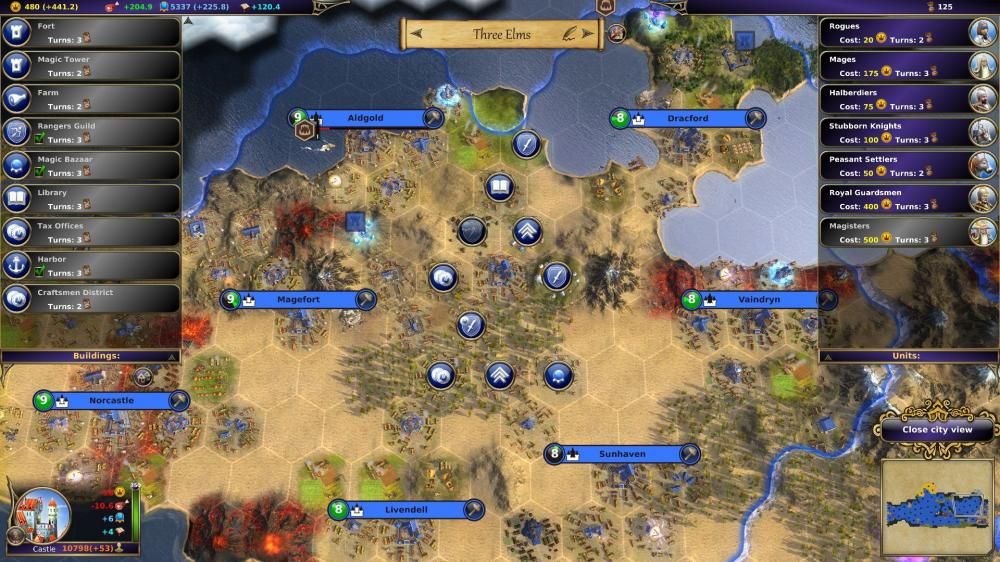Select Farm from the buildings list
This screenshot has height=562, width=1000.
tap(90, 99)
